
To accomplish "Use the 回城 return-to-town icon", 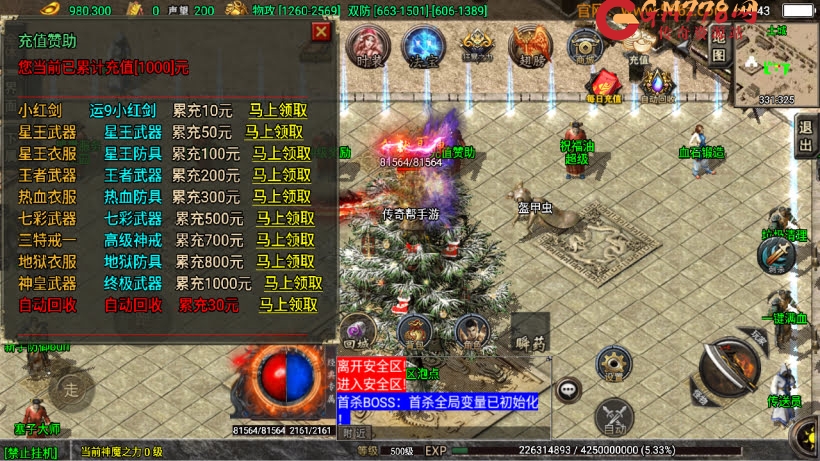I will click(x=357, y=331).
